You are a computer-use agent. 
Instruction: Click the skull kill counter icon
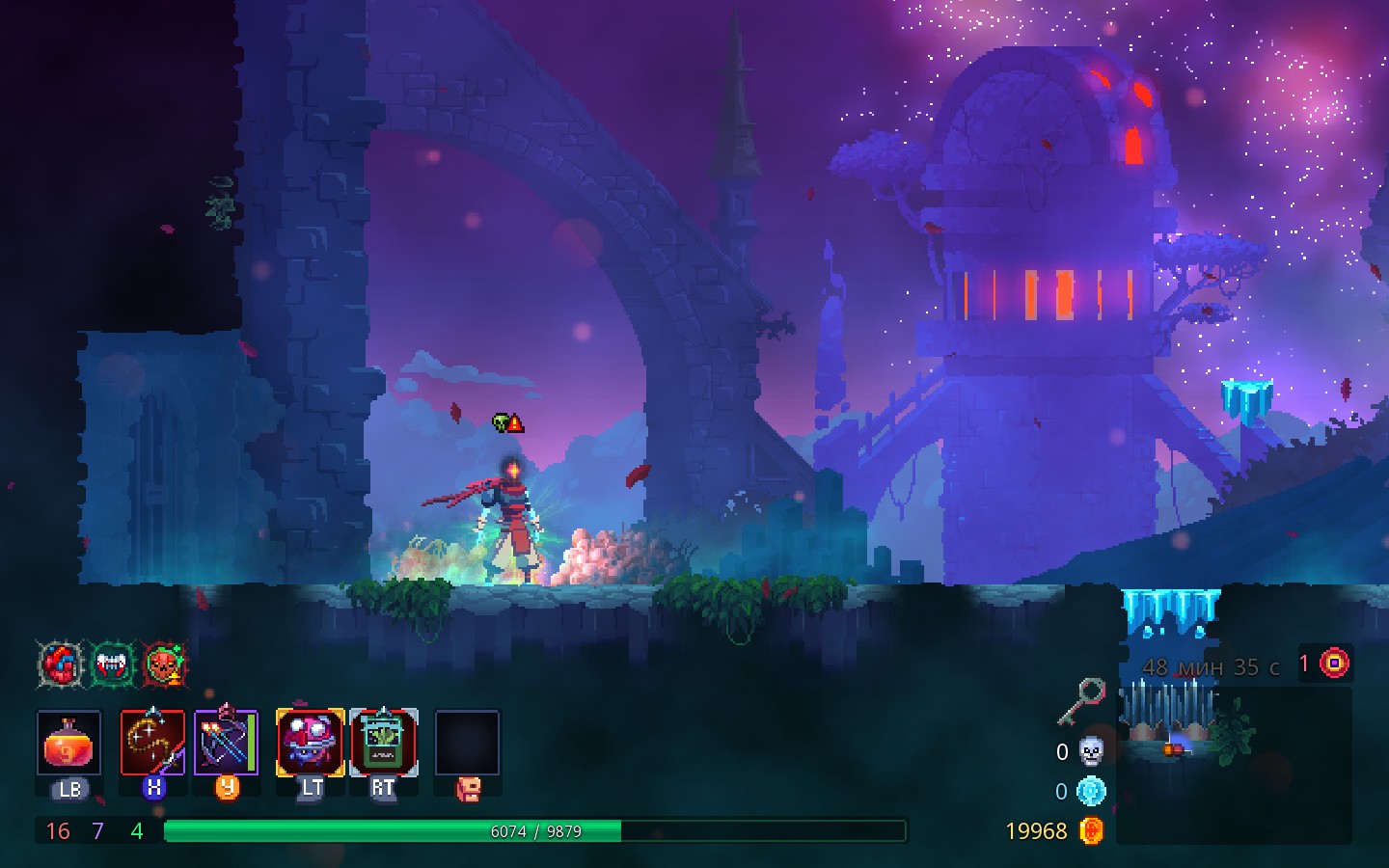(1091, 751)
